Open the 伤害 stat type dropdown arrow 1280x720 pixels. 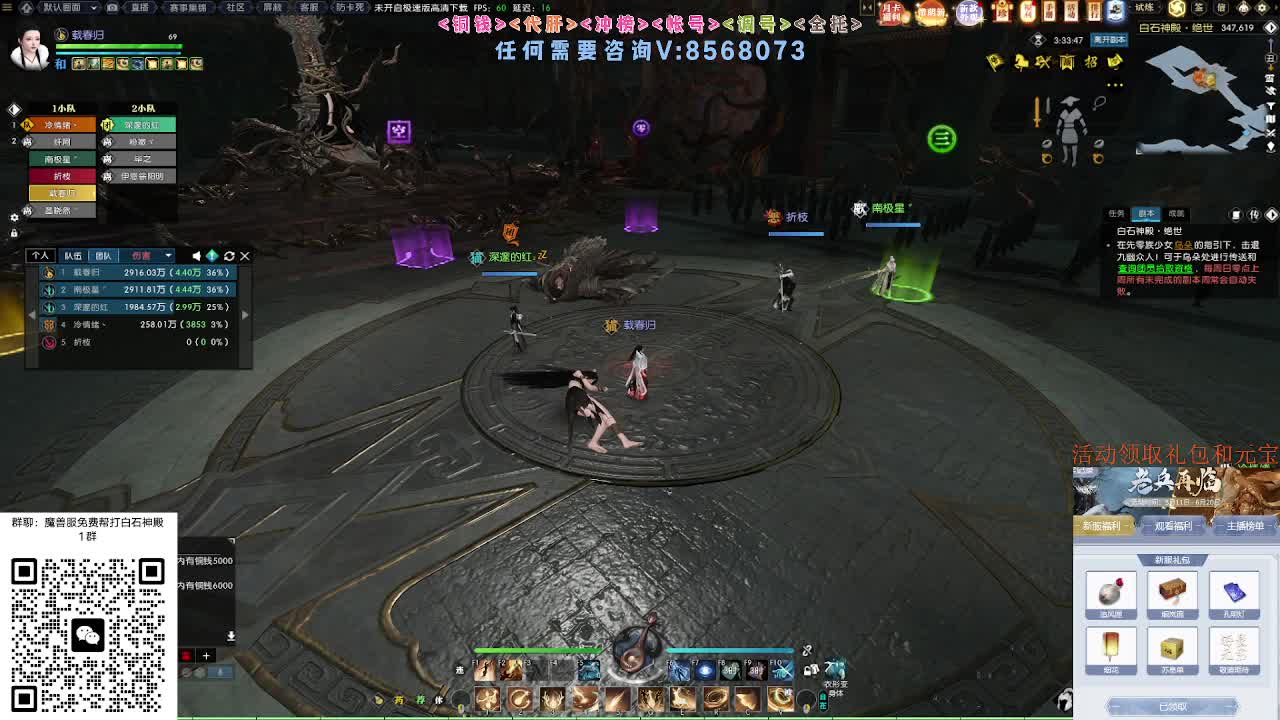click(x=167, y=256)
